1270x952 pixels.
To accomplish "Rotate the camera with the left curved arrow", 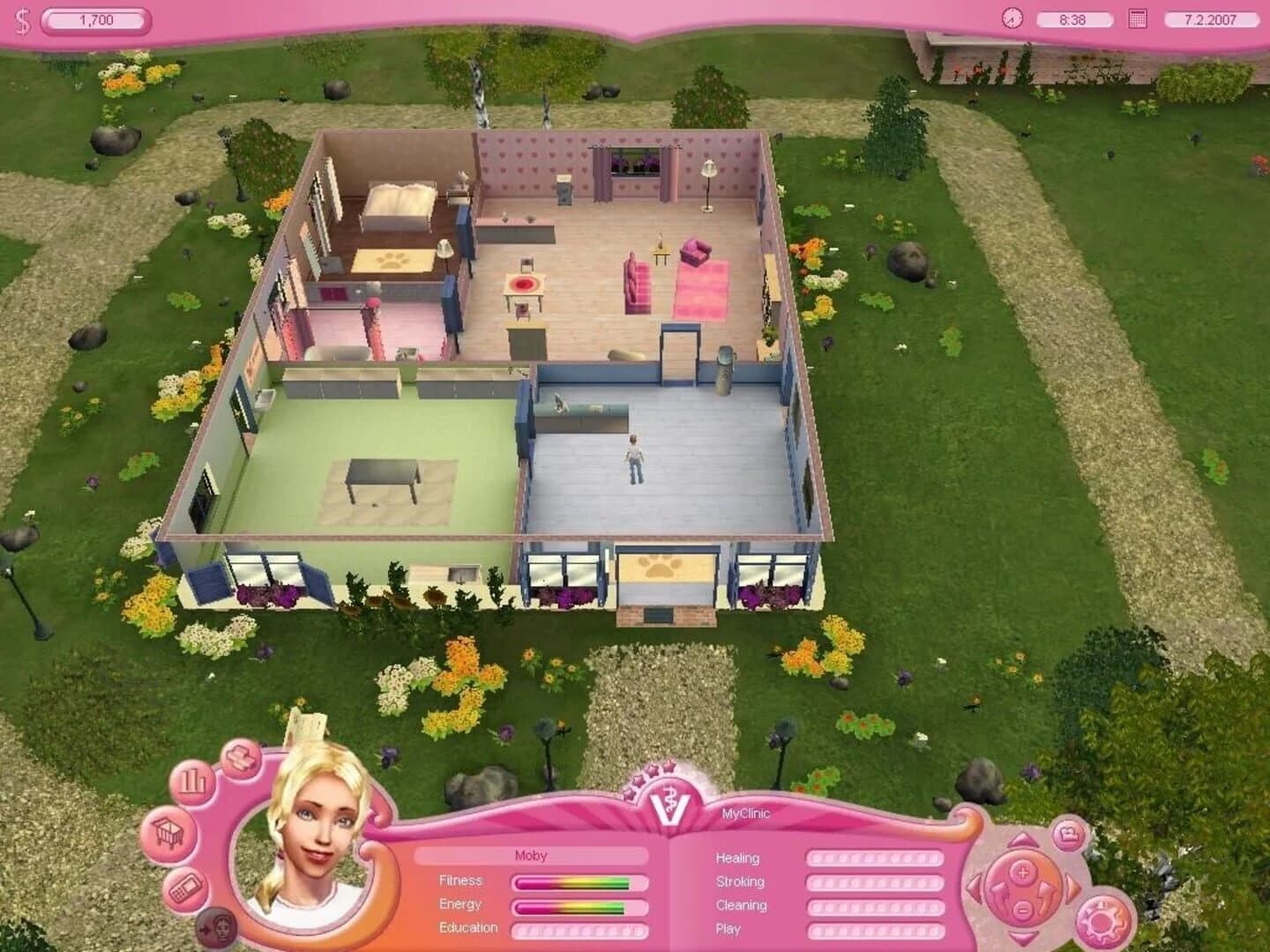I will point(1000,893).
